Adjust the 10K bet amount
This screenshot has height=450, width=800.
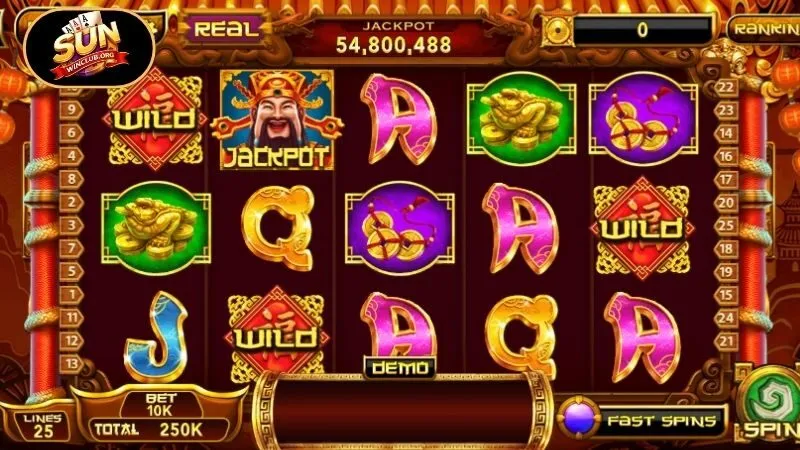click(x=161, y=406)
